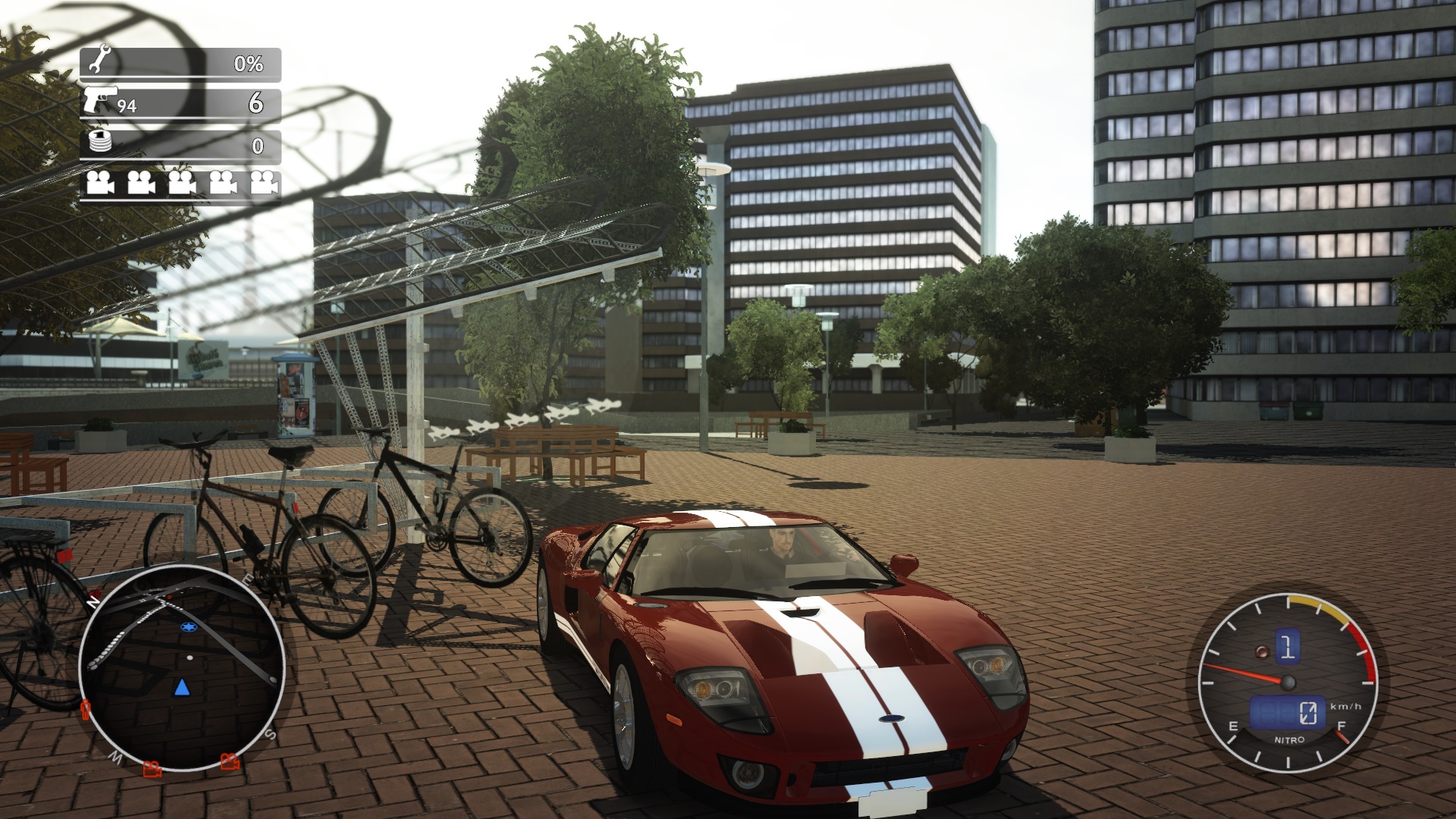1456x819 pixels.
Task: Click the coin stack money icon
Action: coord(100,142)
